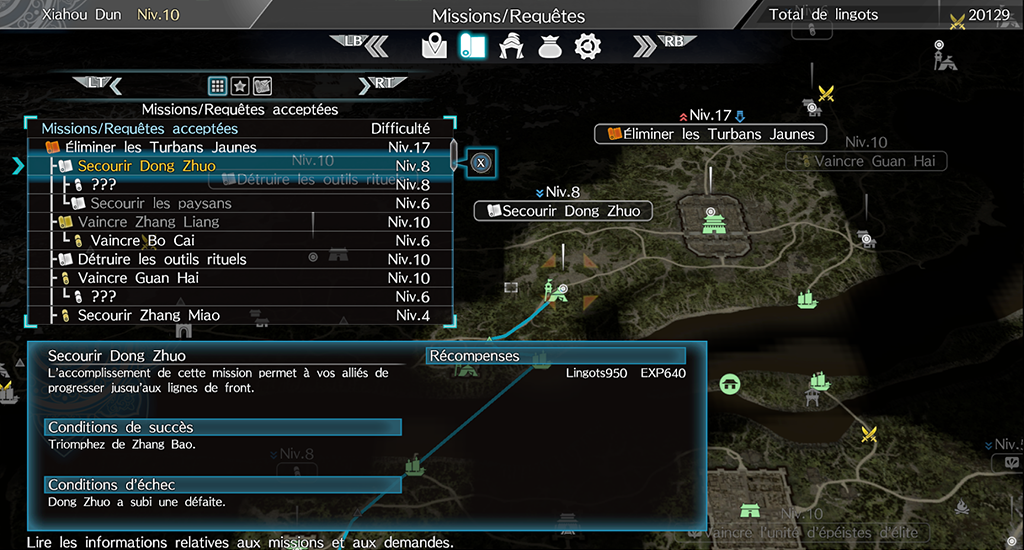Select Détruire les outils rituels in list
Screen dimensions: 1024x550
(162, 259)
